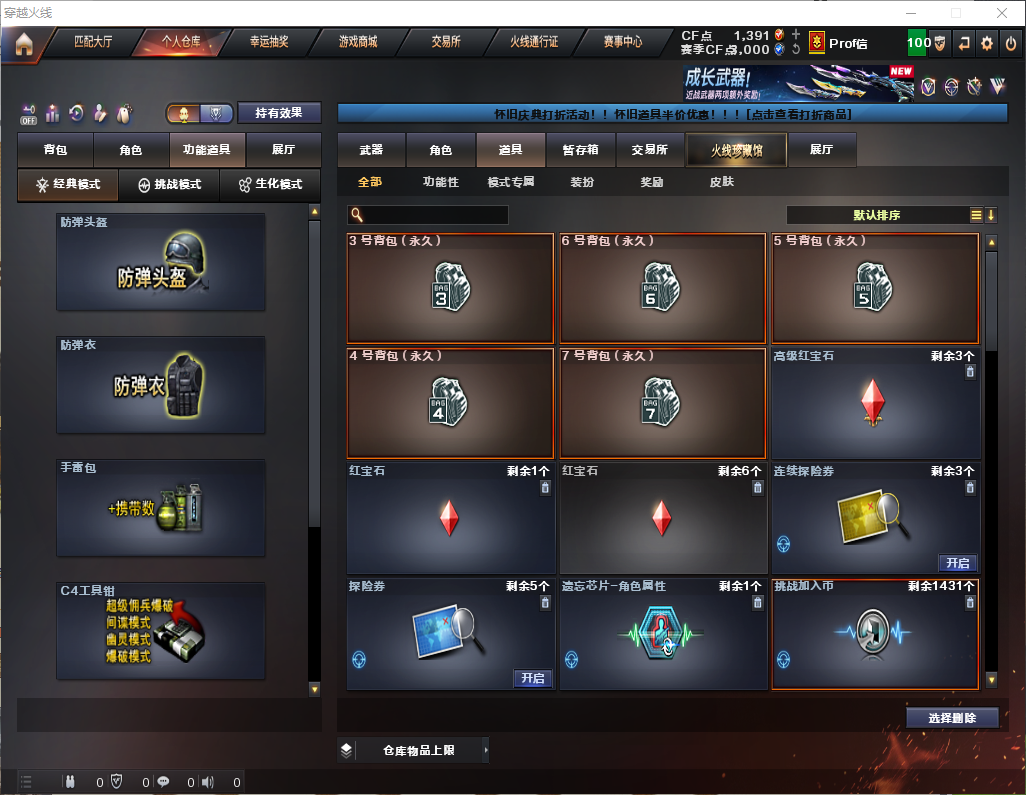The width and height of the screenshot is (1026, 795).
Task: Show the 皮肤 skins filter
Action: point(721,183)
